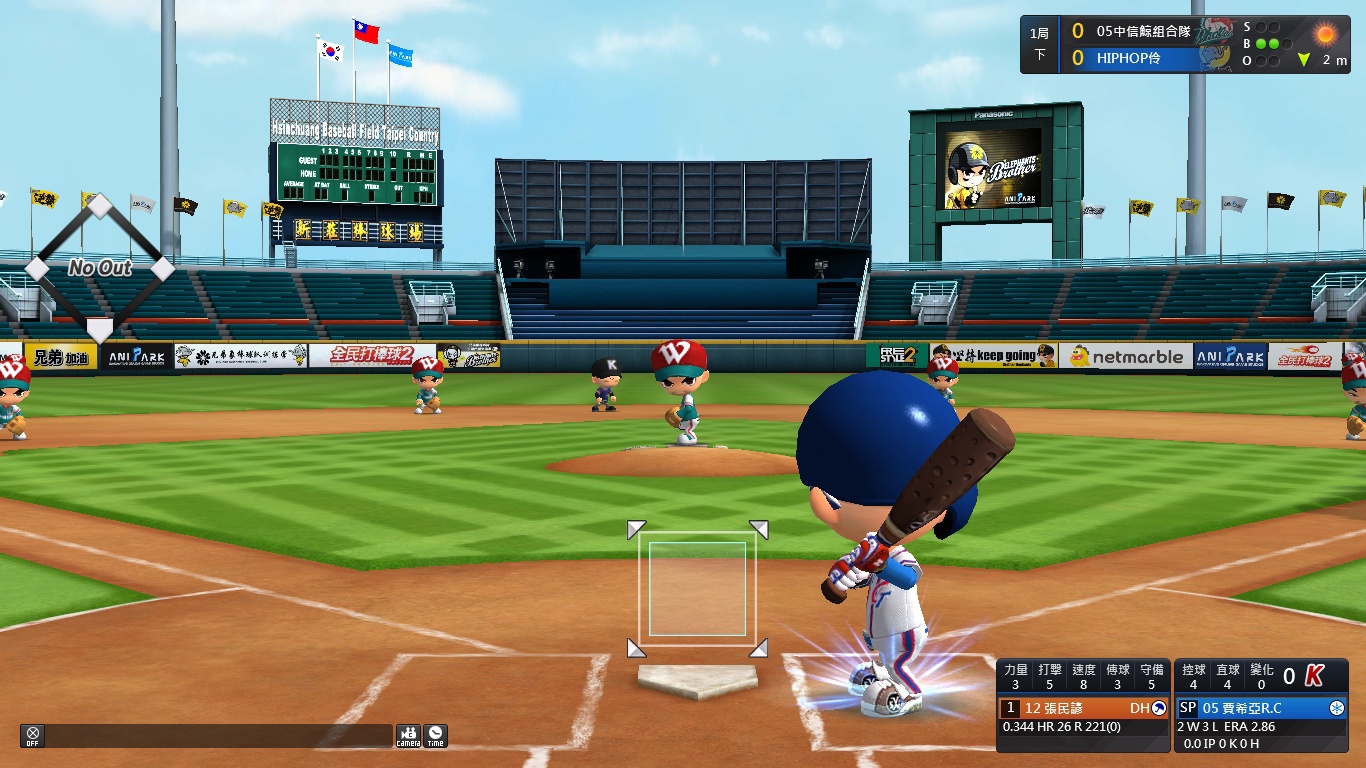Click inside the strike zone box
1366x768 pixels.
click(x=697, y=589)
